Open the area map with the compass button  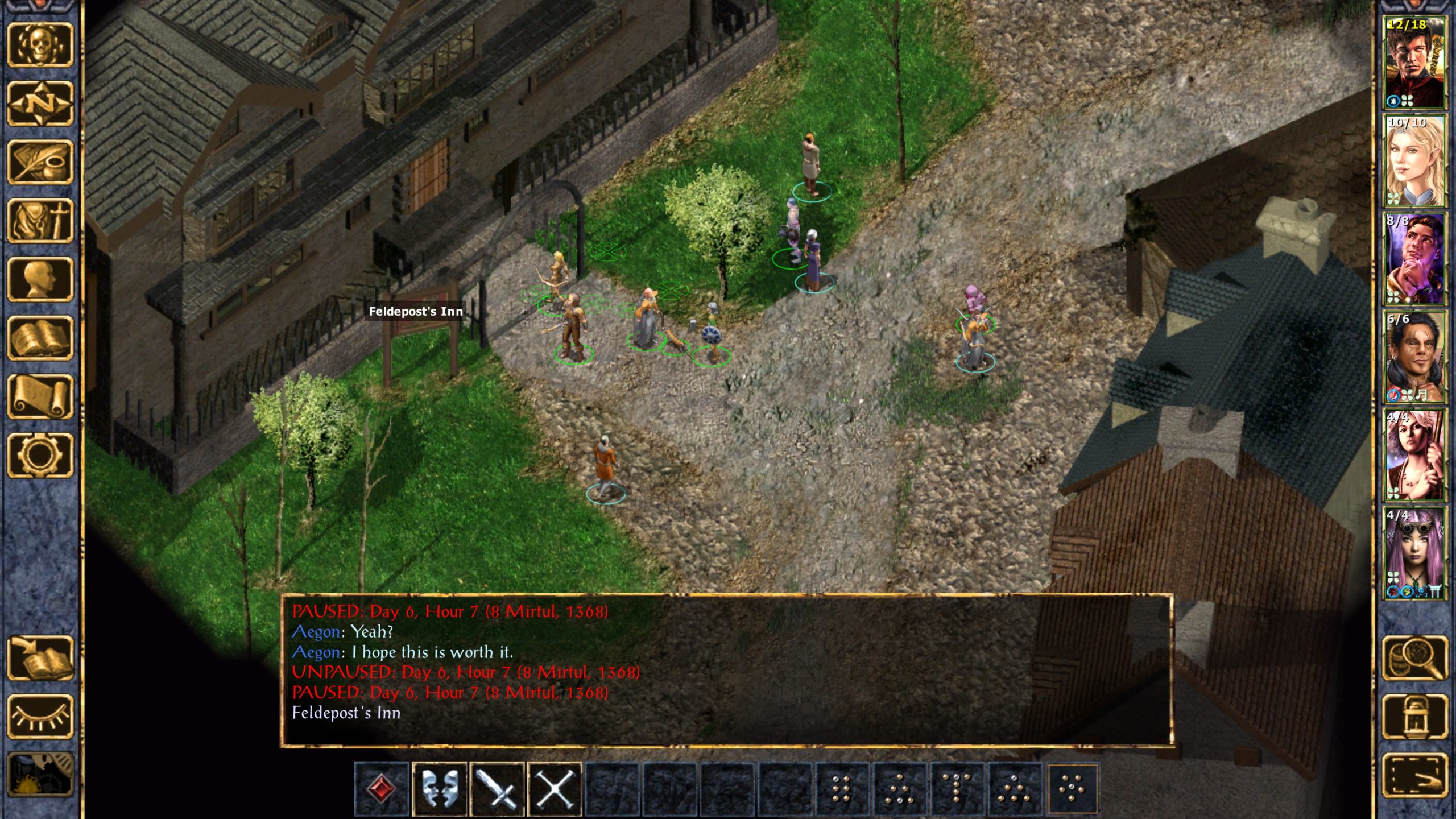click(40, 104)
